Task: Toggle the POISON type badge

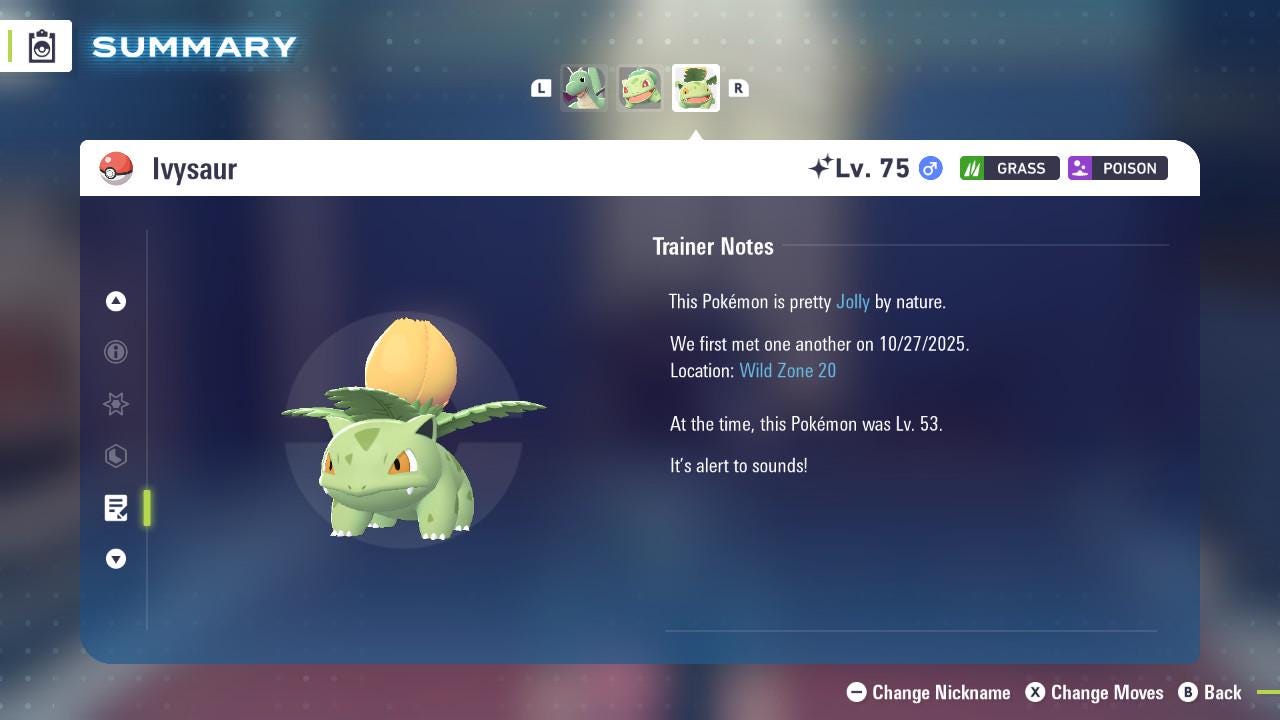Action: (1117, 168)
